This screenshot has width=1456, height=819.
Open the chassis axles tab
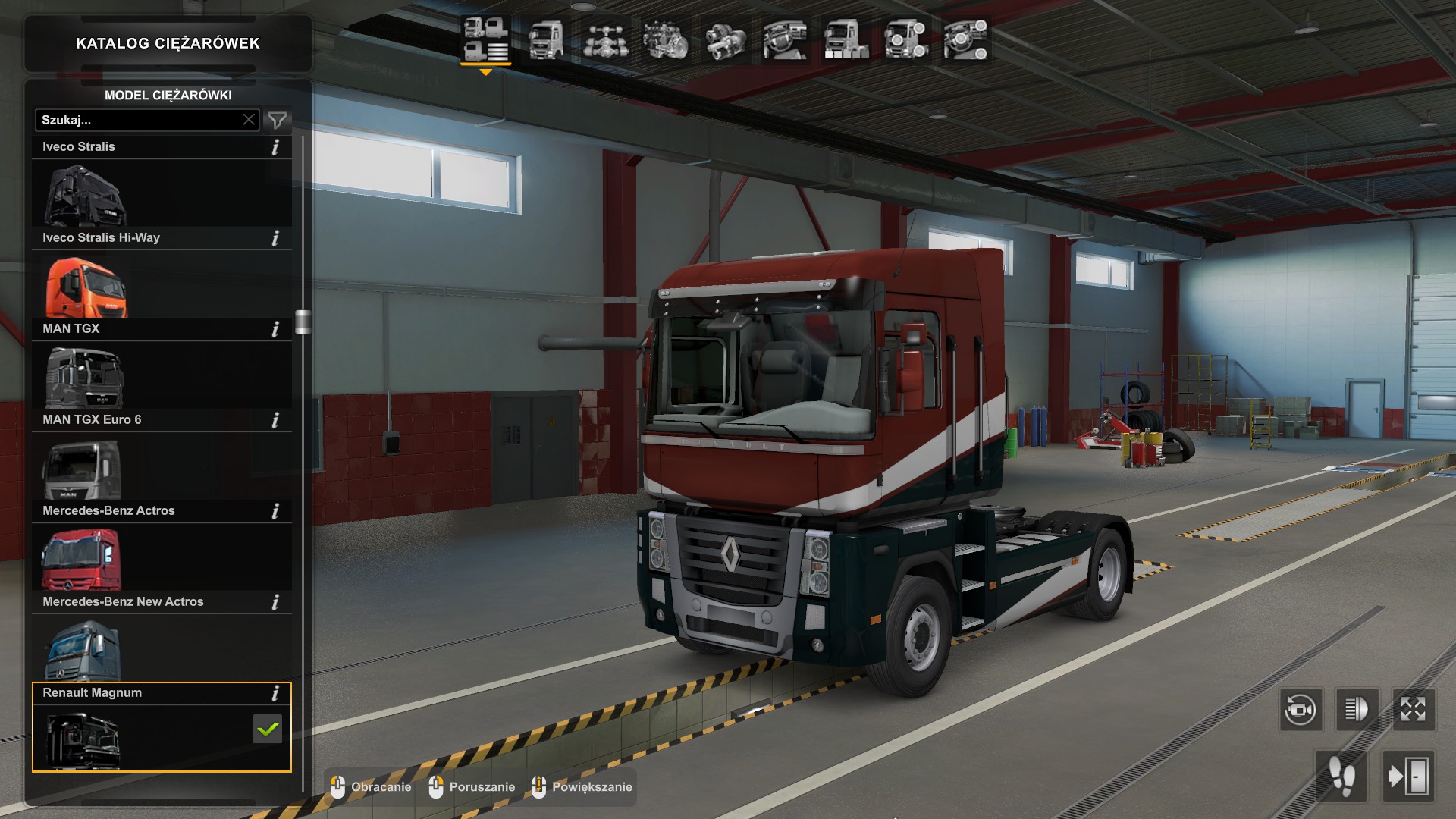coord(606,39)
